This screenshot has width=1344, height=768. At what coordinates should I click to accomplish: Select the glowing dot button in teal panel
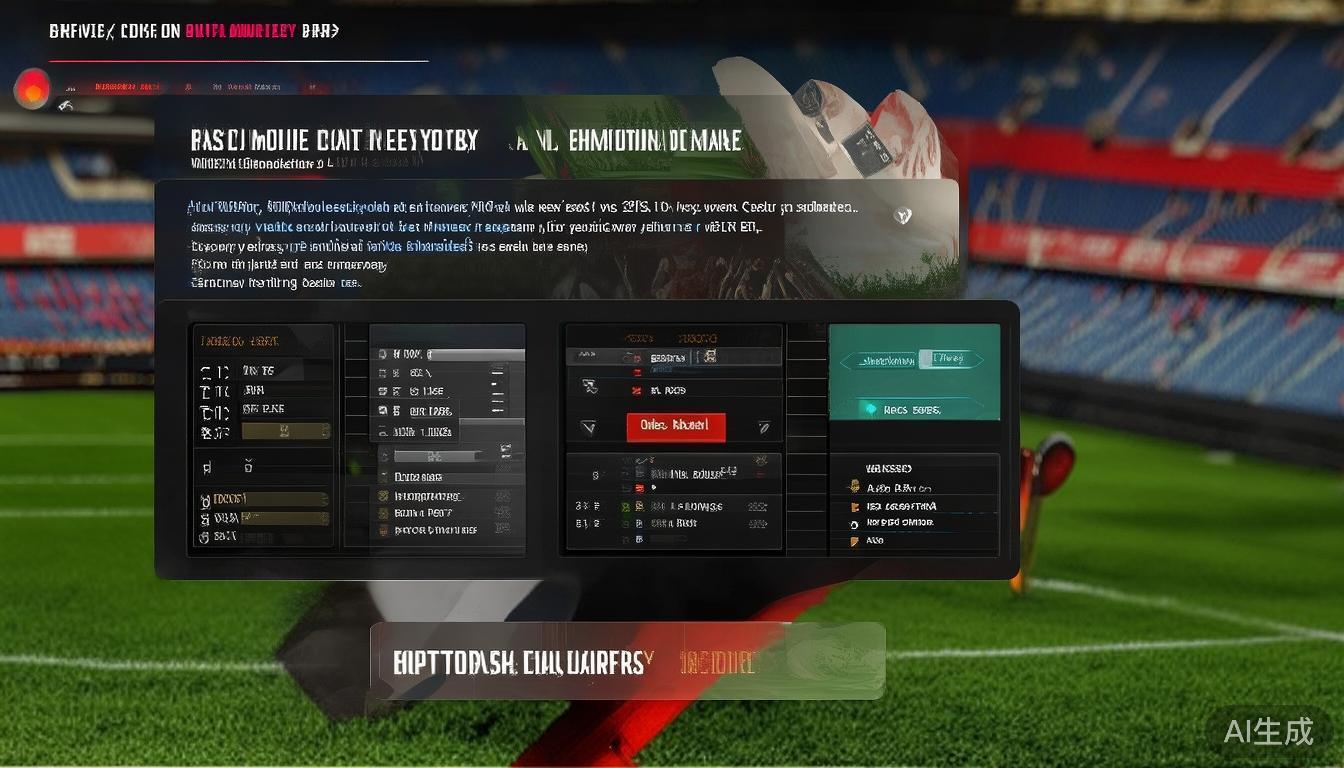[870, 409]
